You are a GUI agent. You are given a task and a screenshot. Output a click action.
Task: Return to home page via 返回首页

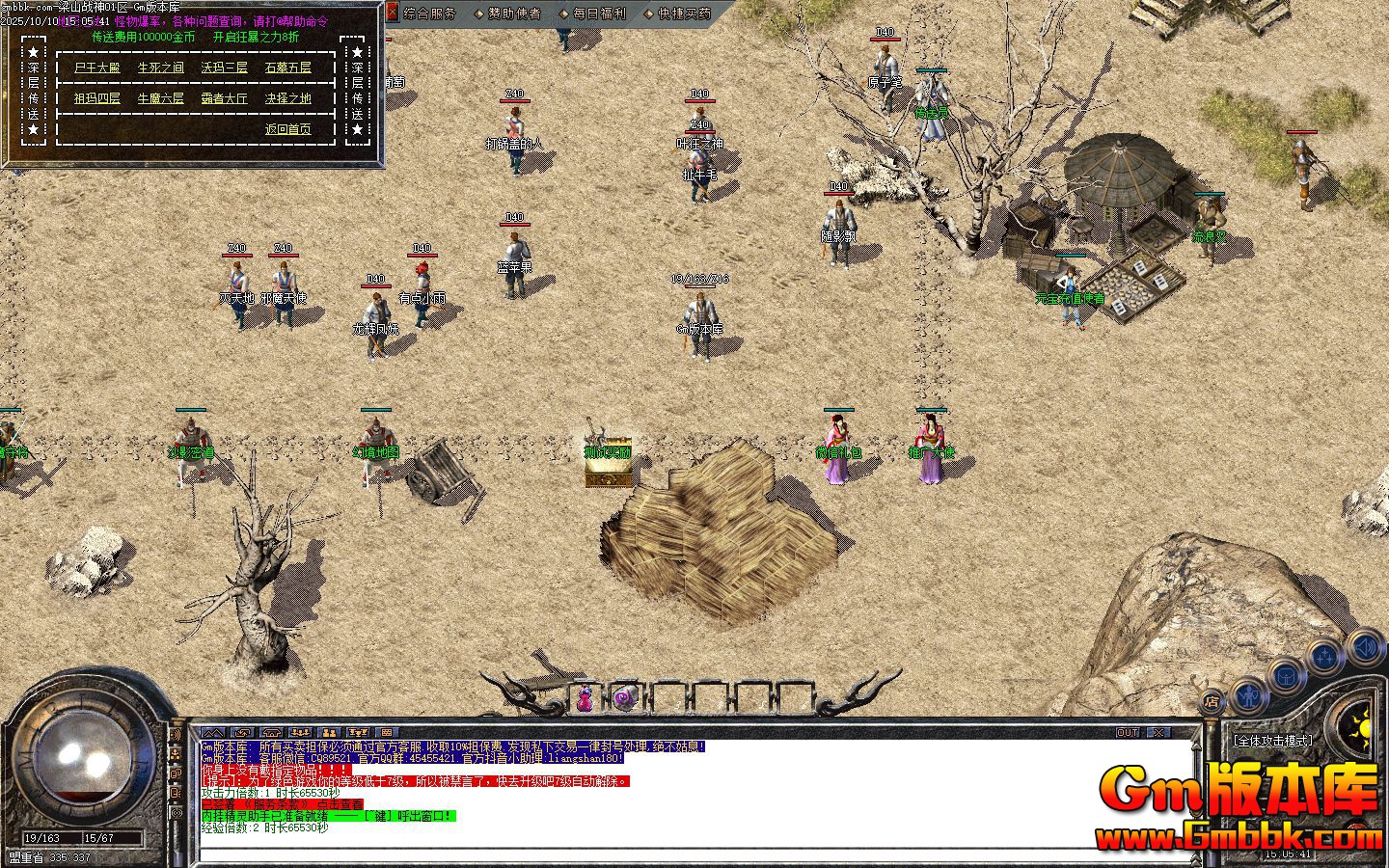[x=288, y=129]
